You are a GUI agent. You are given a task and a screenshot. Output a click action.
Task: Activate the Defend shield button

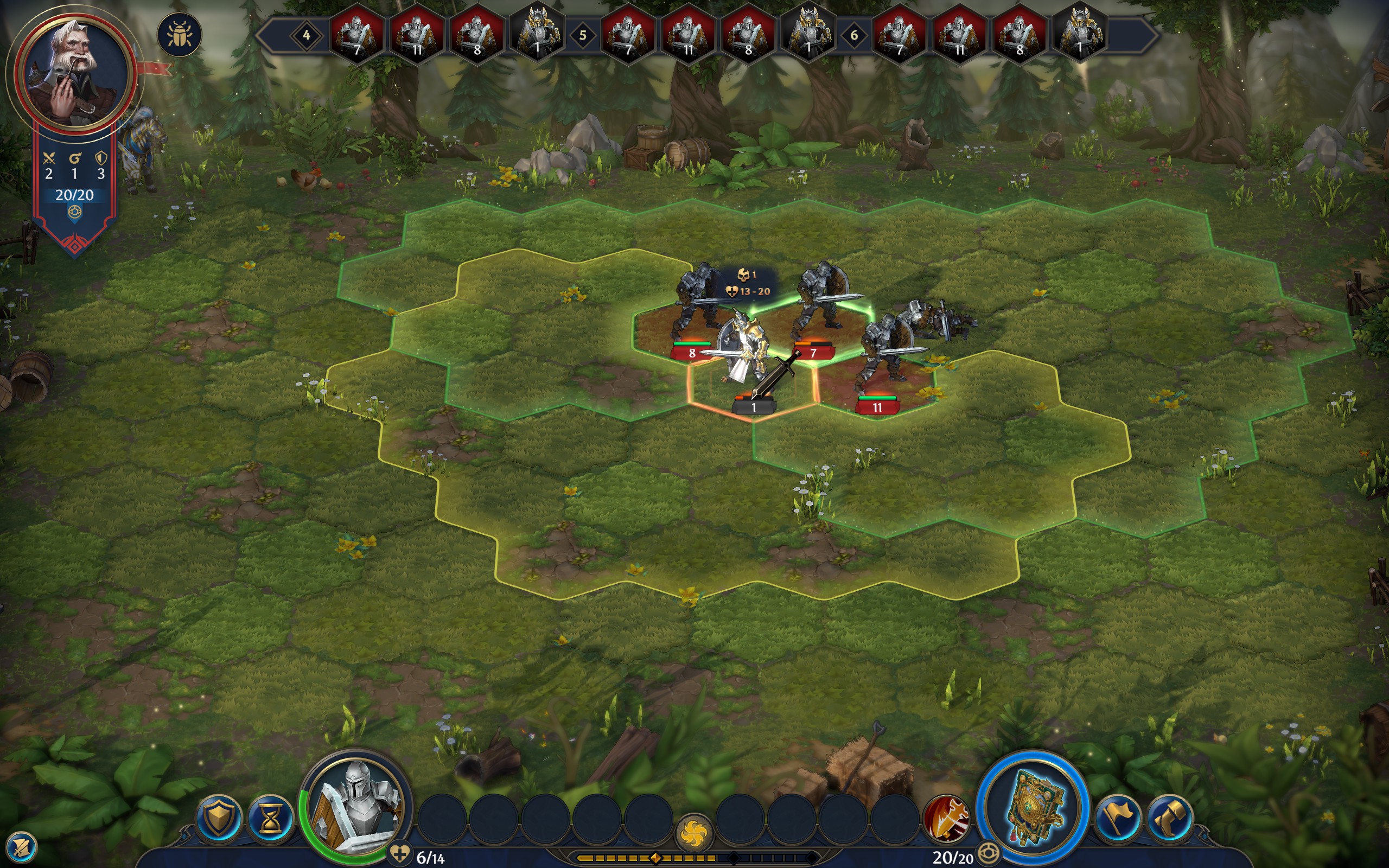(219, 819)
